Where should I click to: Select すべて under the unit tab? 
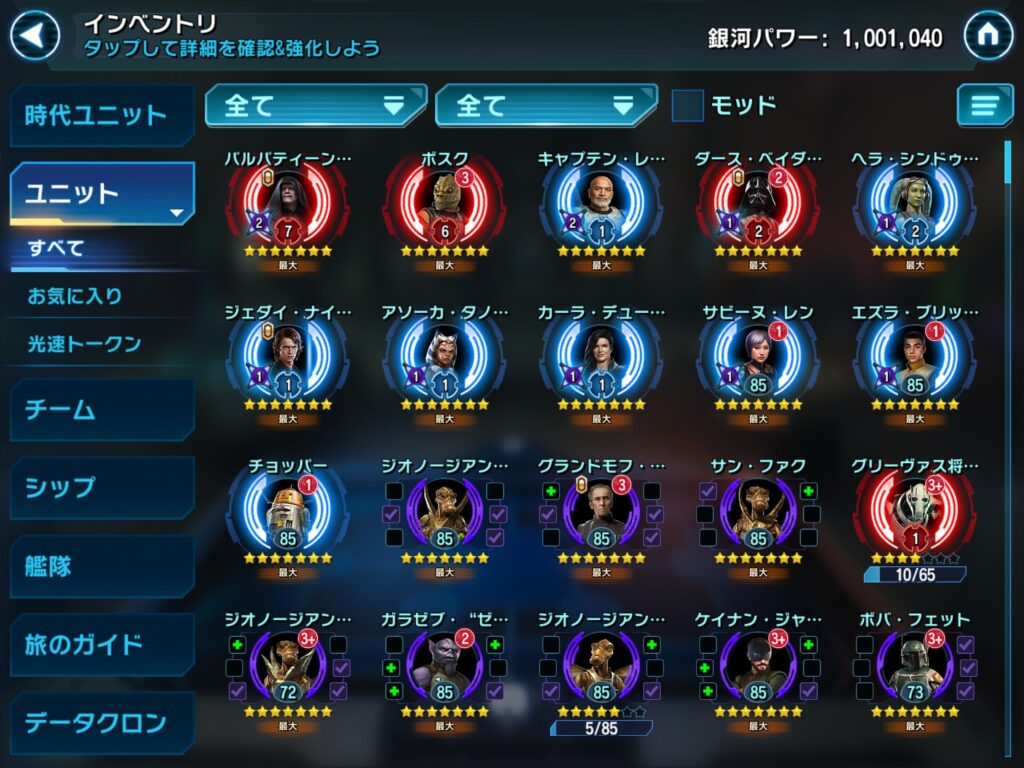[x=56, y=249]
